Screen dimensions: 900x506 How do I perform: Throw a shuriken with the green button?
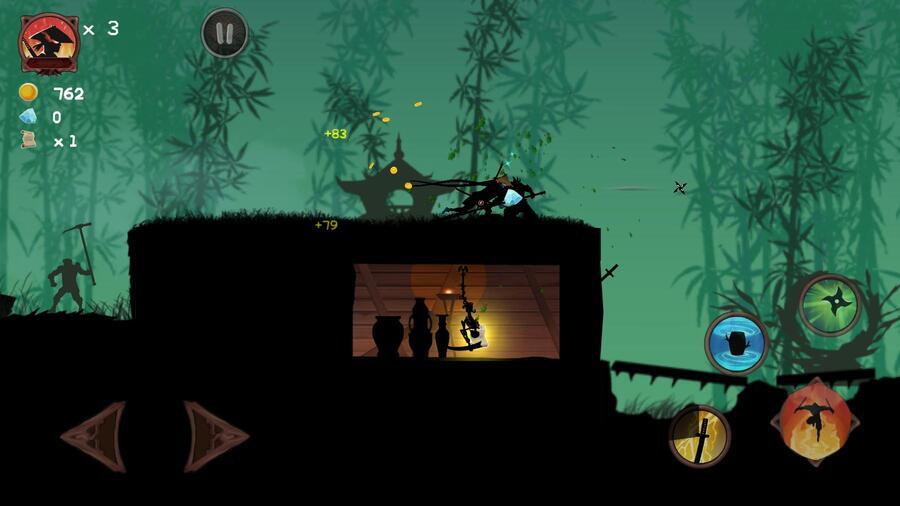click(x=830, y=304)
